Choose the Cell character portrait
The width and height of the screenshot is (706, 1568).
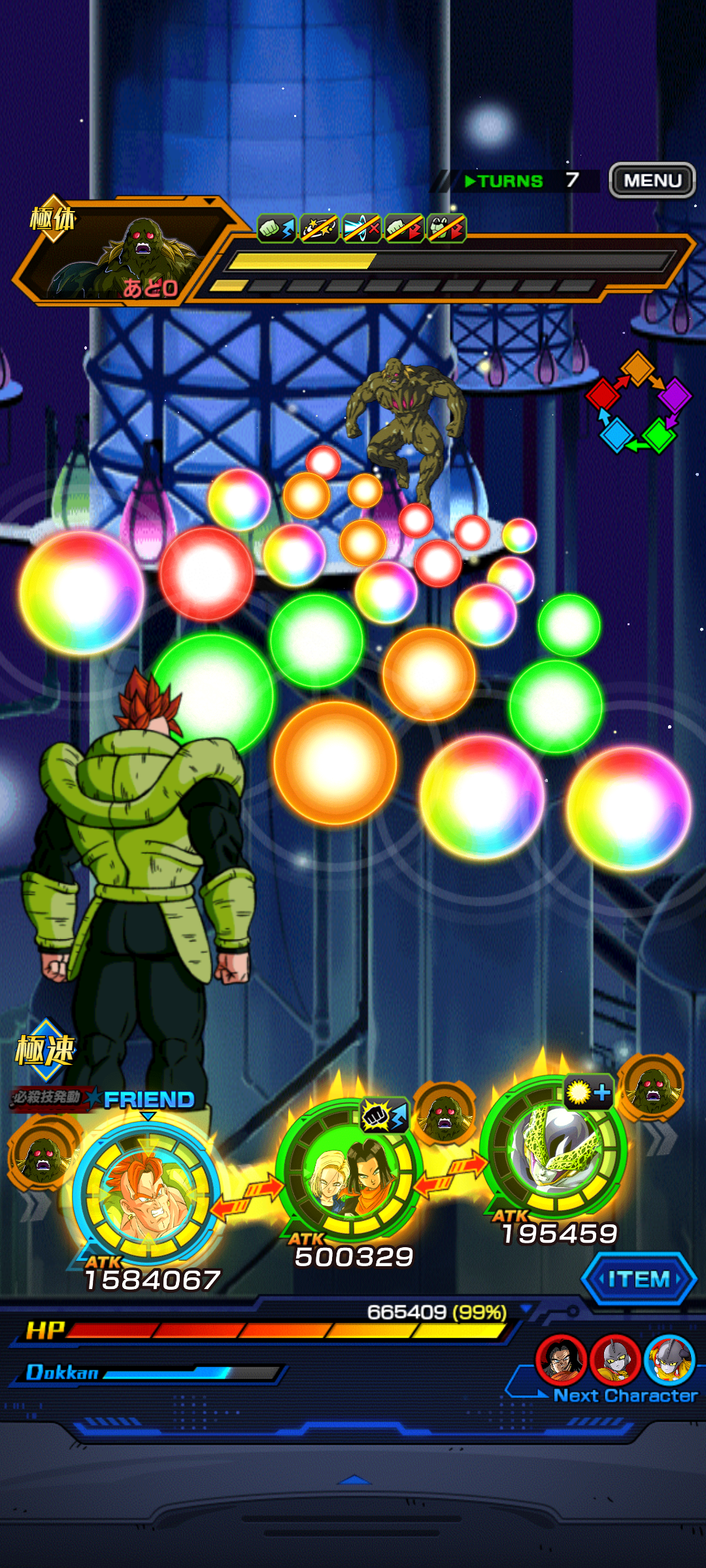[x=554, y=1147]
